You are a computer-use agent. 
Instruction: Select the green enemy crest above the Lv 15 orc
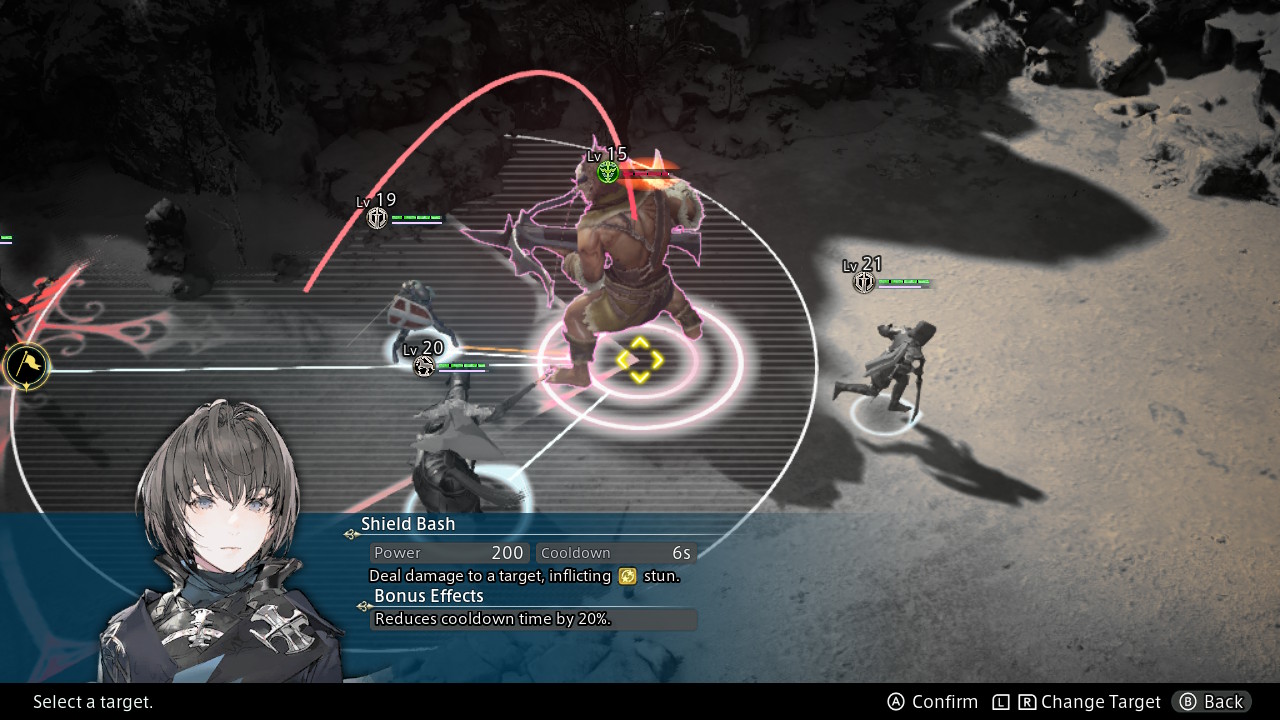coord(607,172)
